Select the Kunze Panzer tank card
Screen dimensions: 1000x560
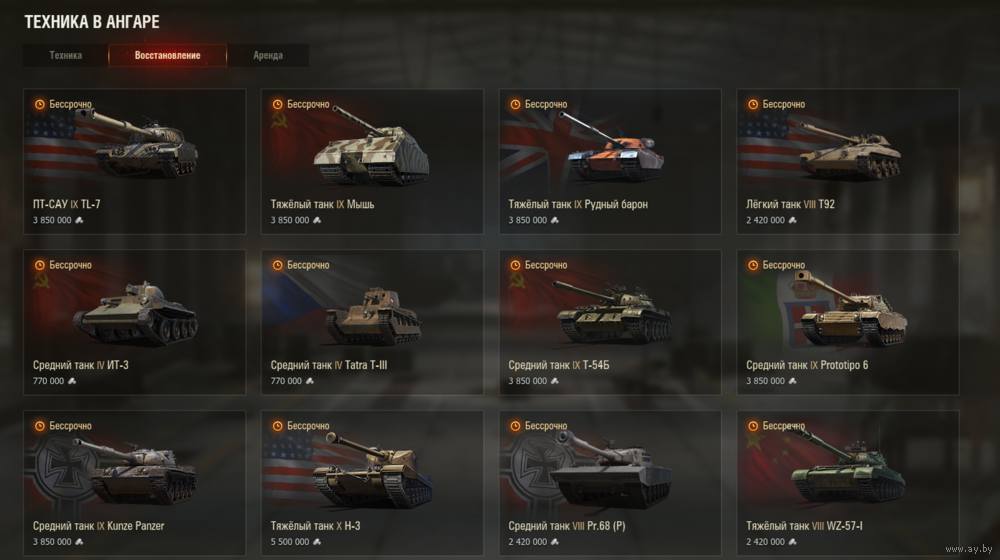pyautogui.click(x=134, y=482)
